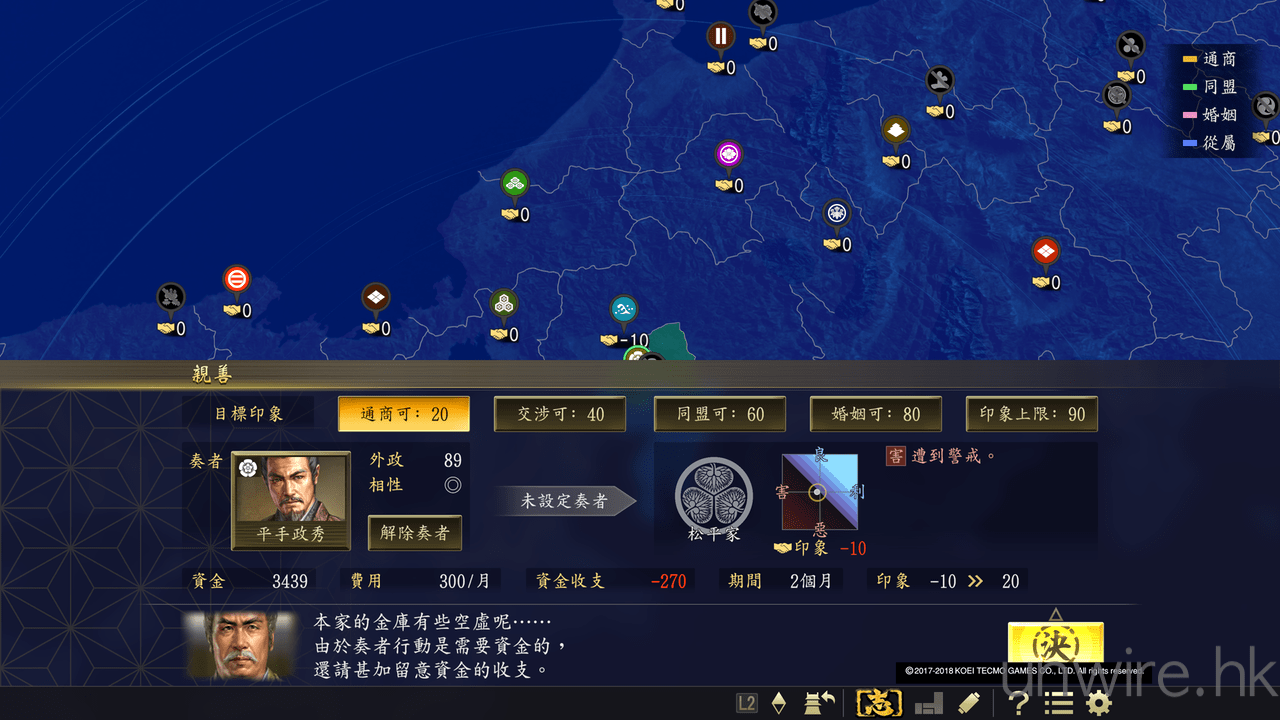Click the pencil icon in toolbar
This screenshot has width=1280, height=720.
coord(968,703)
